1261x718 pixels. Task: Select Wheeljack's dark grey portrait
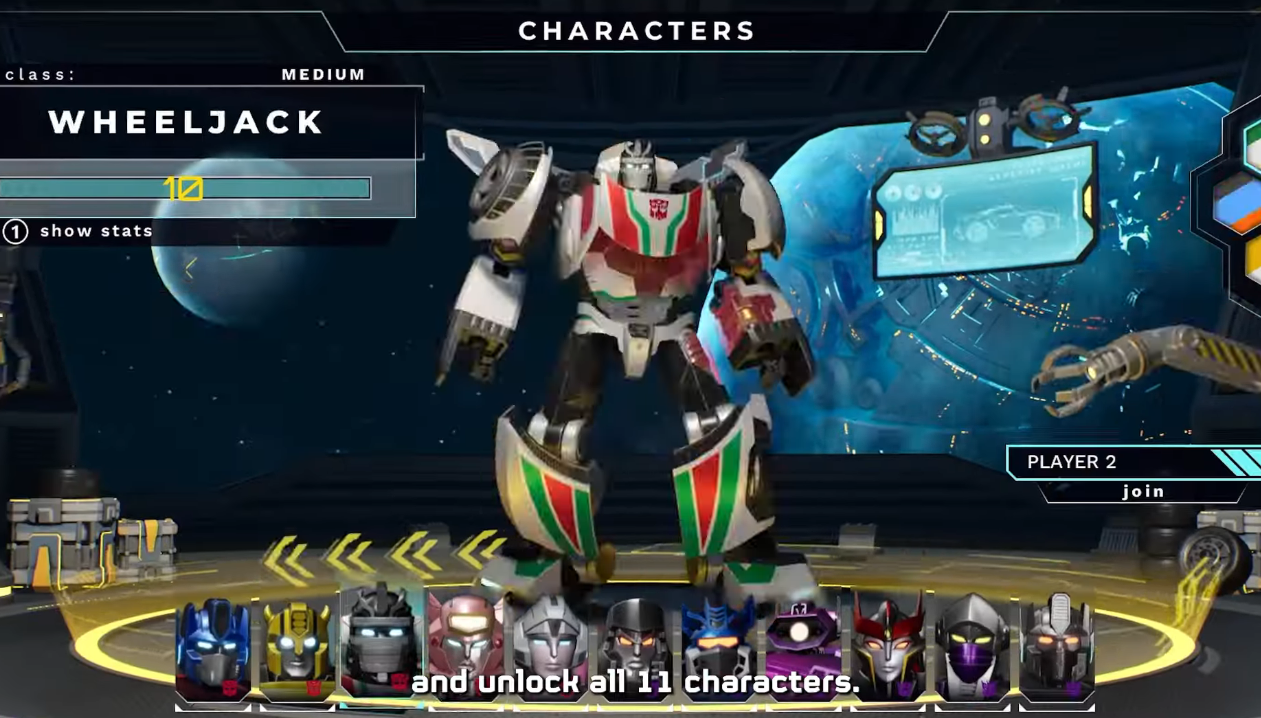pos(381,638)
